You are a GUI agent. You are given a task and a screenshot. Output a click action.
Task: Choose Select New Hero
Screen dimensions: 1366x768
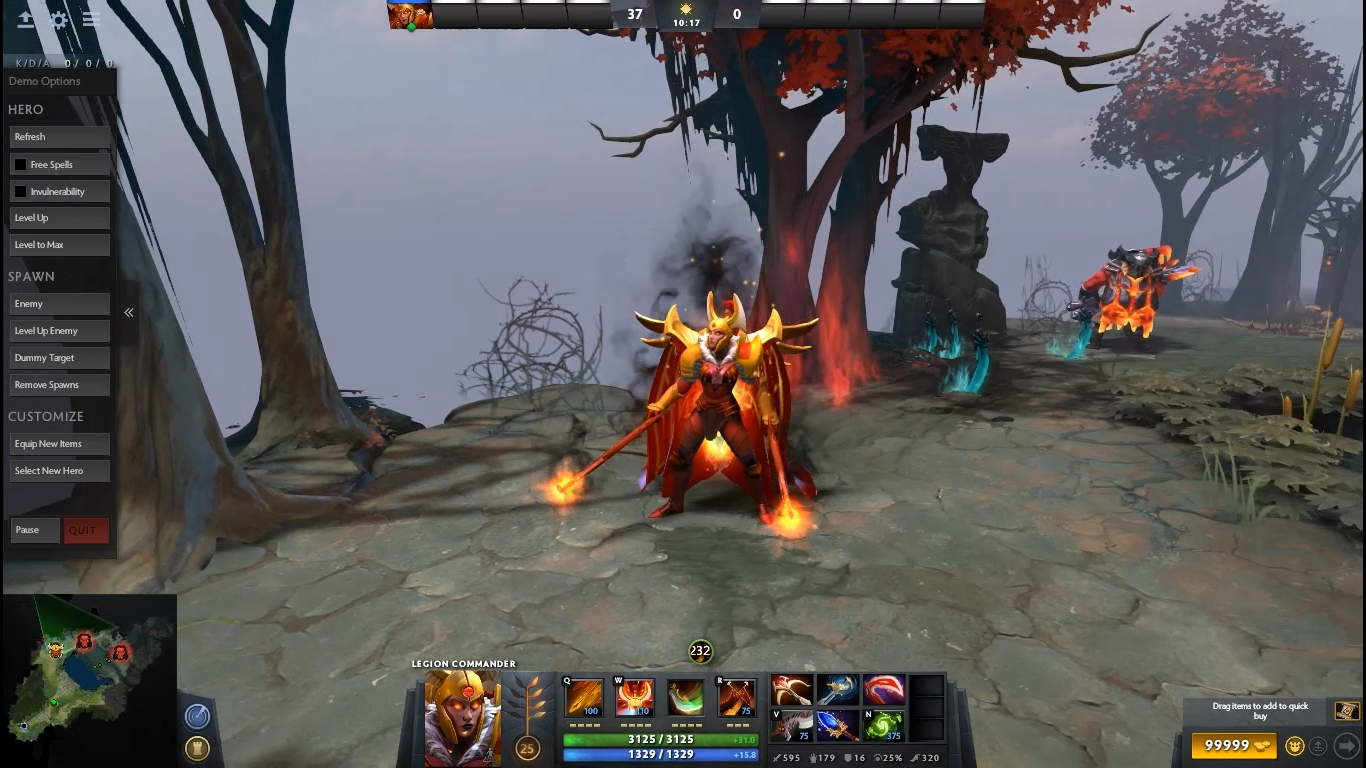tap(59, 471)
